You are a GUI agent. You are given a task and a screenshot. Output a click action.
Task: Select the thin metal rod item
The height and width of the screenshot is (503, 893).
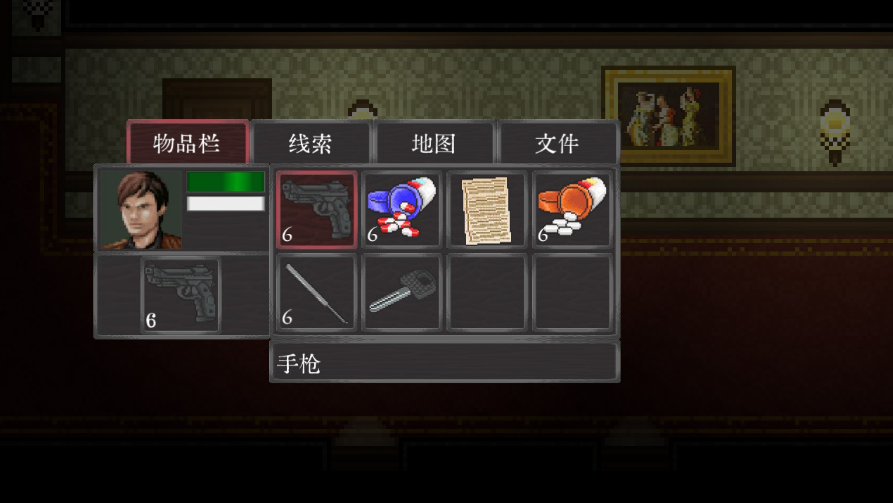point(316,293)
